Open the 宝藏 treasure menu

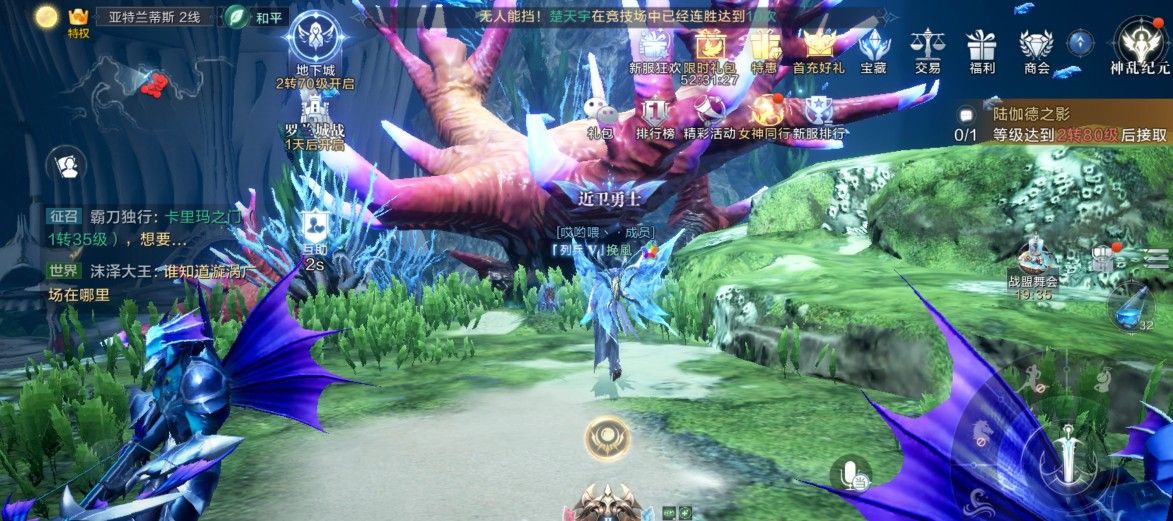pos(873,48)
